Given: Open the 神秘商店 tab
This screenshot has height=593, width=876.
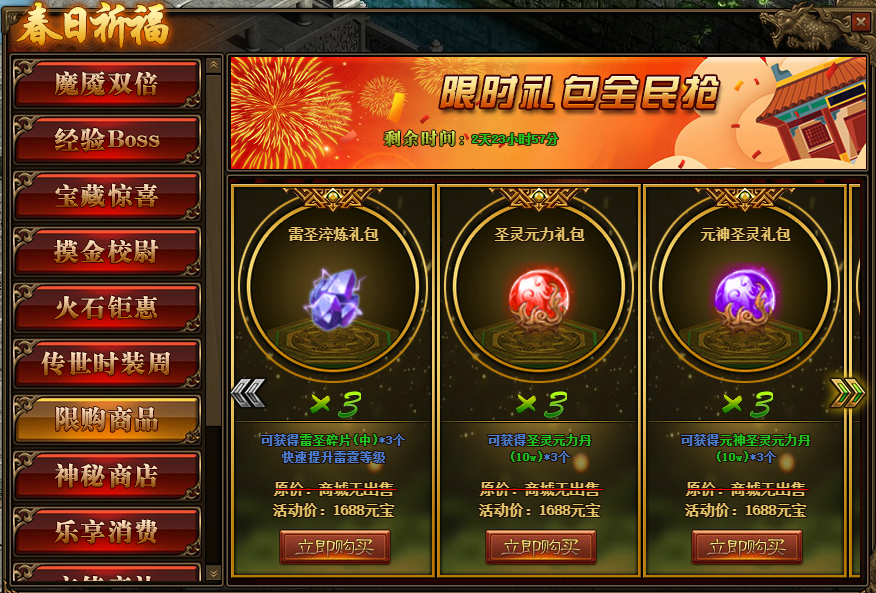Looking at the screenshot, I should [x=106, y=476].
